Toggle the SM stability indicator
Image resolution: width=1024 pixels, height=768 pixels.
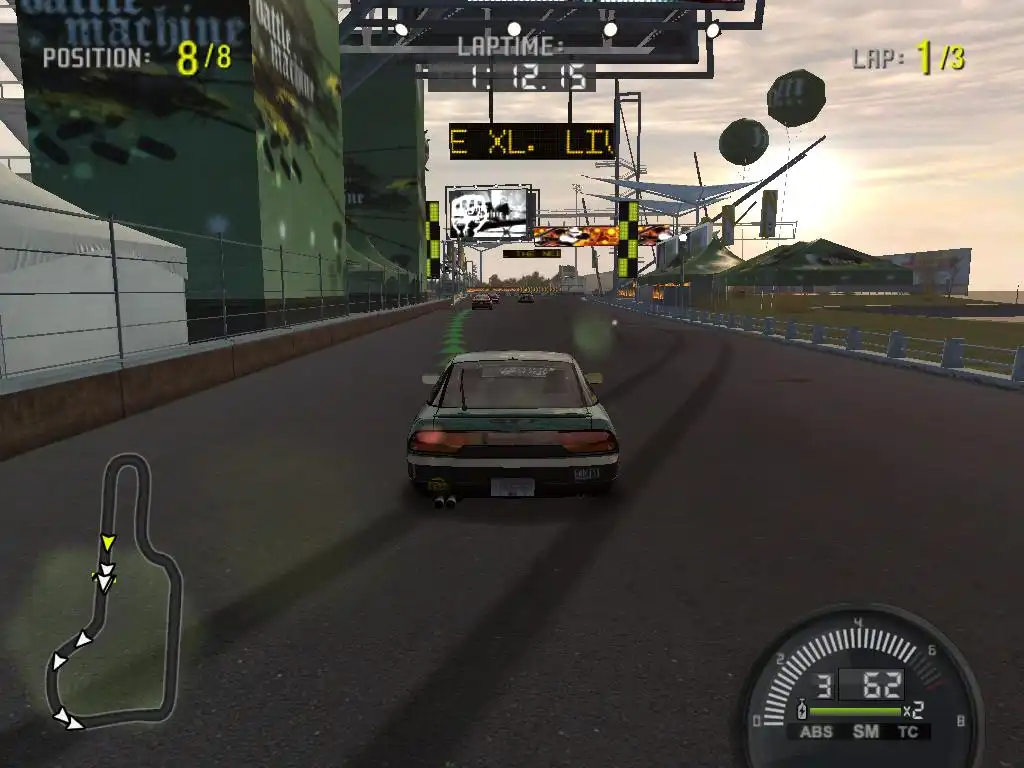click(x=865, y=732)
